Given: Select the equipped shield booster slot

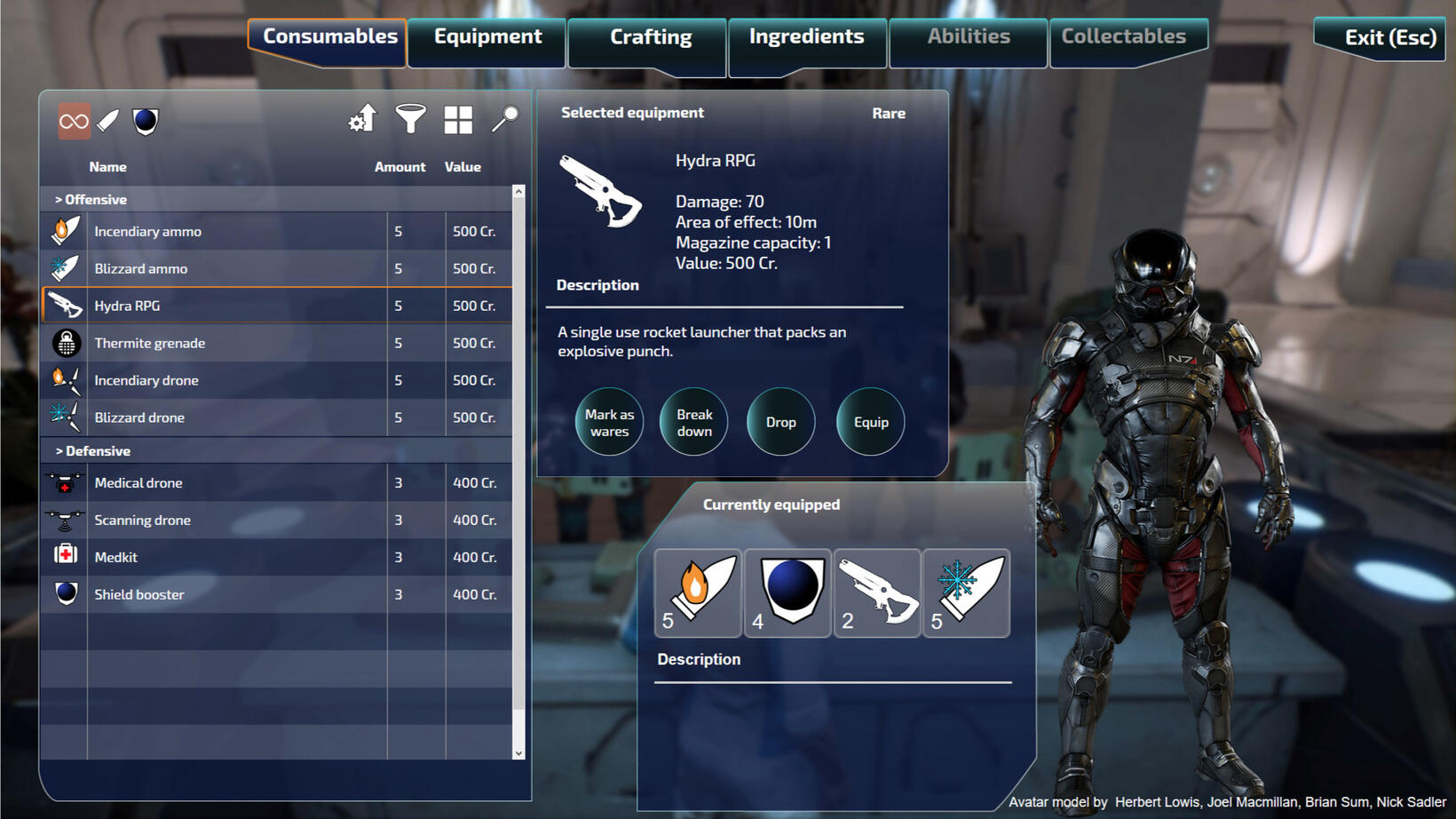Looking at the screenshot, I should [787, 592].
